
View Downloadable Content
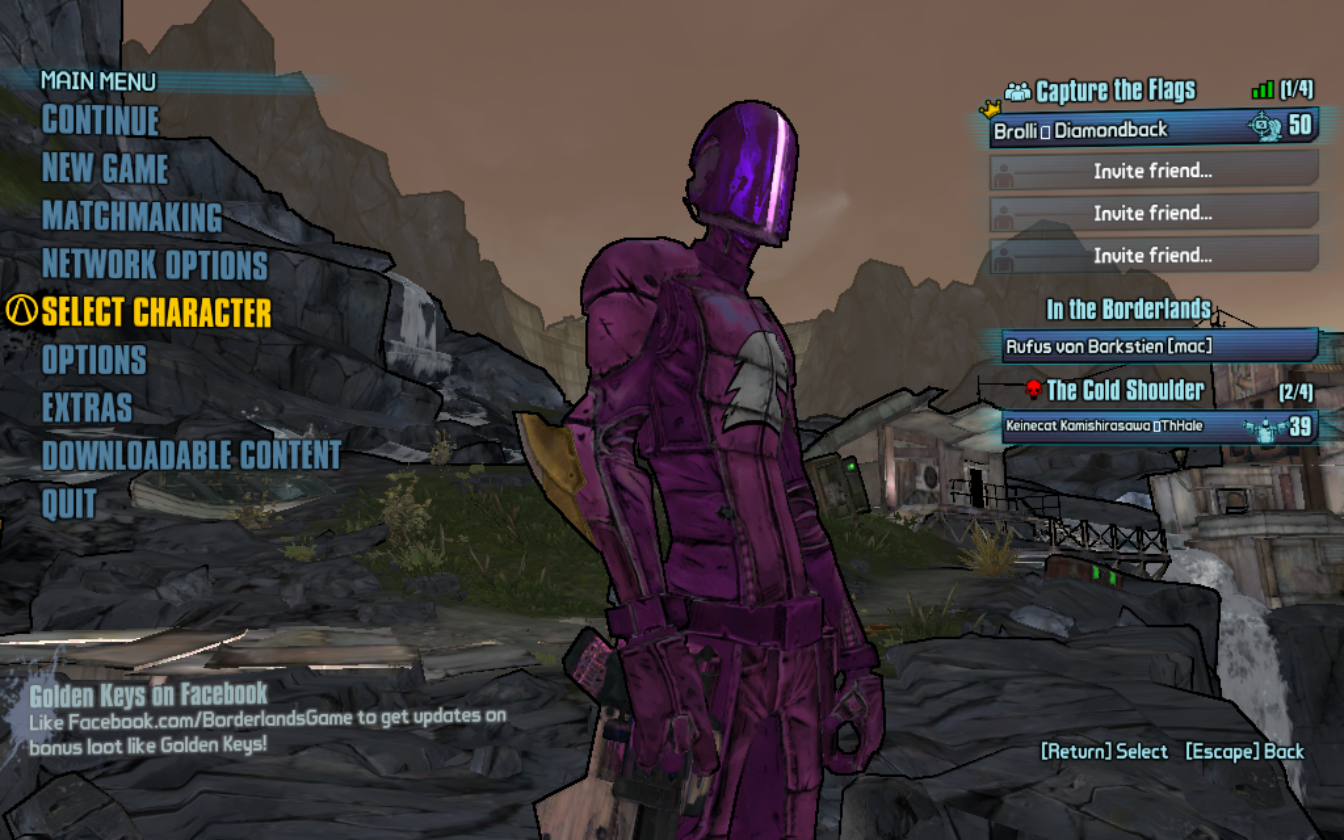[x=192, y=456]
